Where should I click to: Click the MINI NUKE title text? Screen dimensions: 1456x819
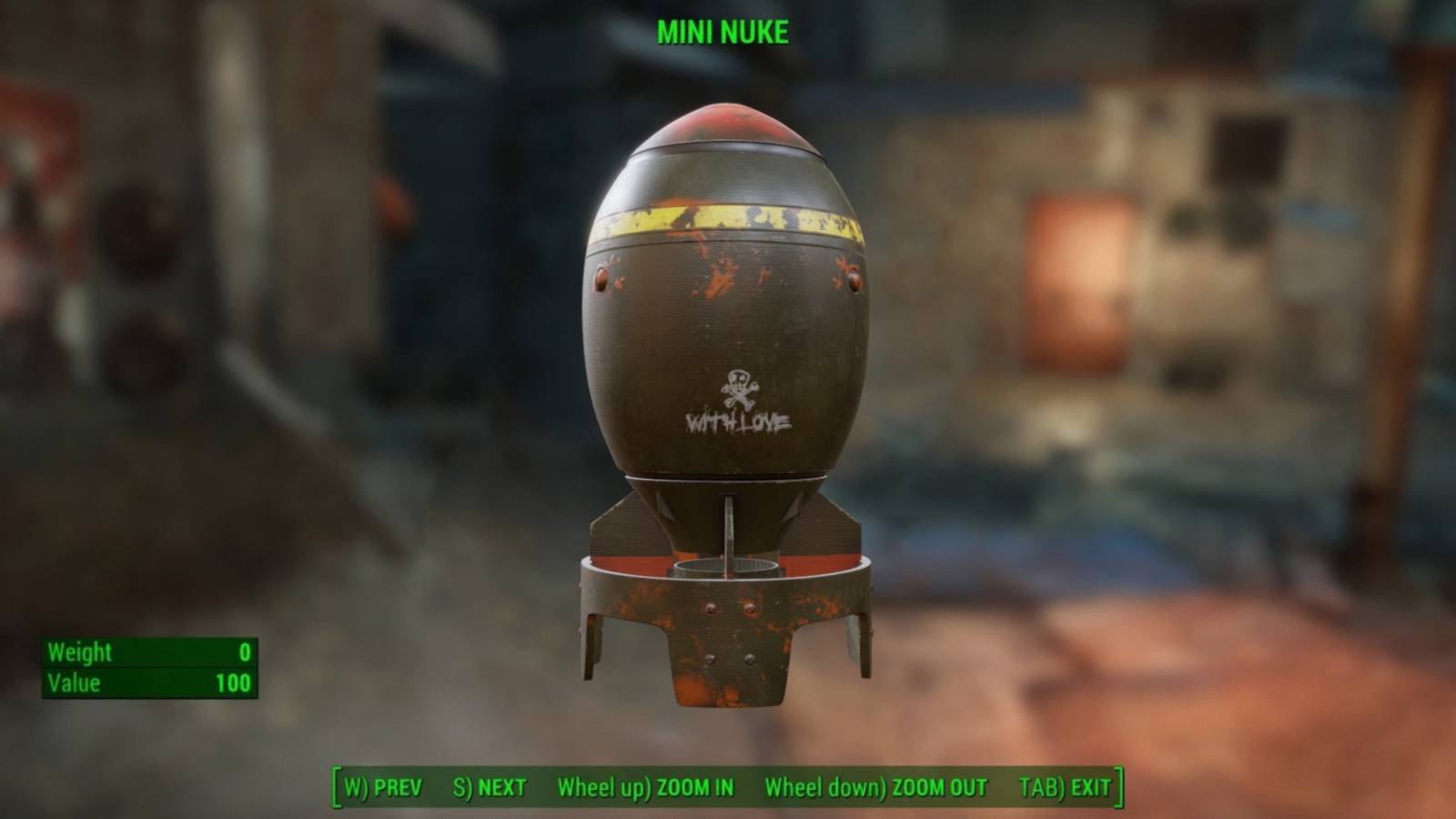[725, 30]
